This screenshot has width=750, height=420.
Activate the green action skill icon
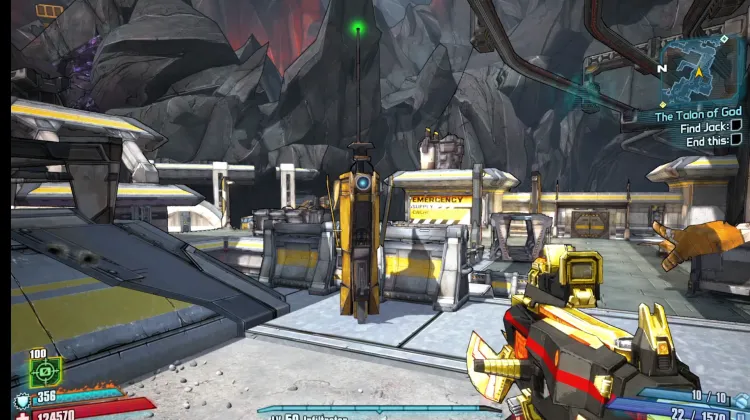[44, 372]
